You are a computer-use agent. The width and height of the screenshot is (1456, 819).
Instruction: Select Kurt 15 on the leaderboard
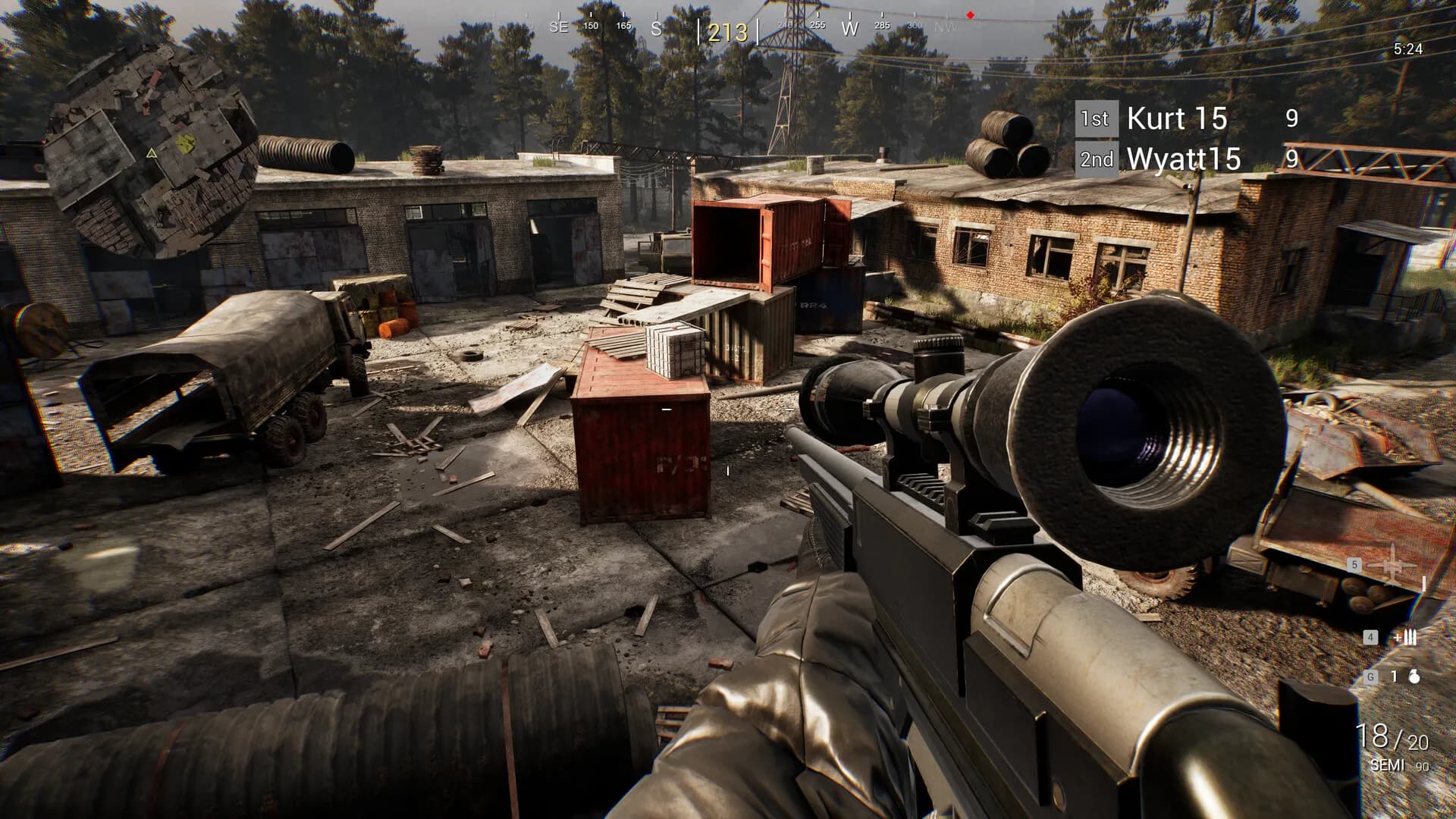(x=1179, y=119)
